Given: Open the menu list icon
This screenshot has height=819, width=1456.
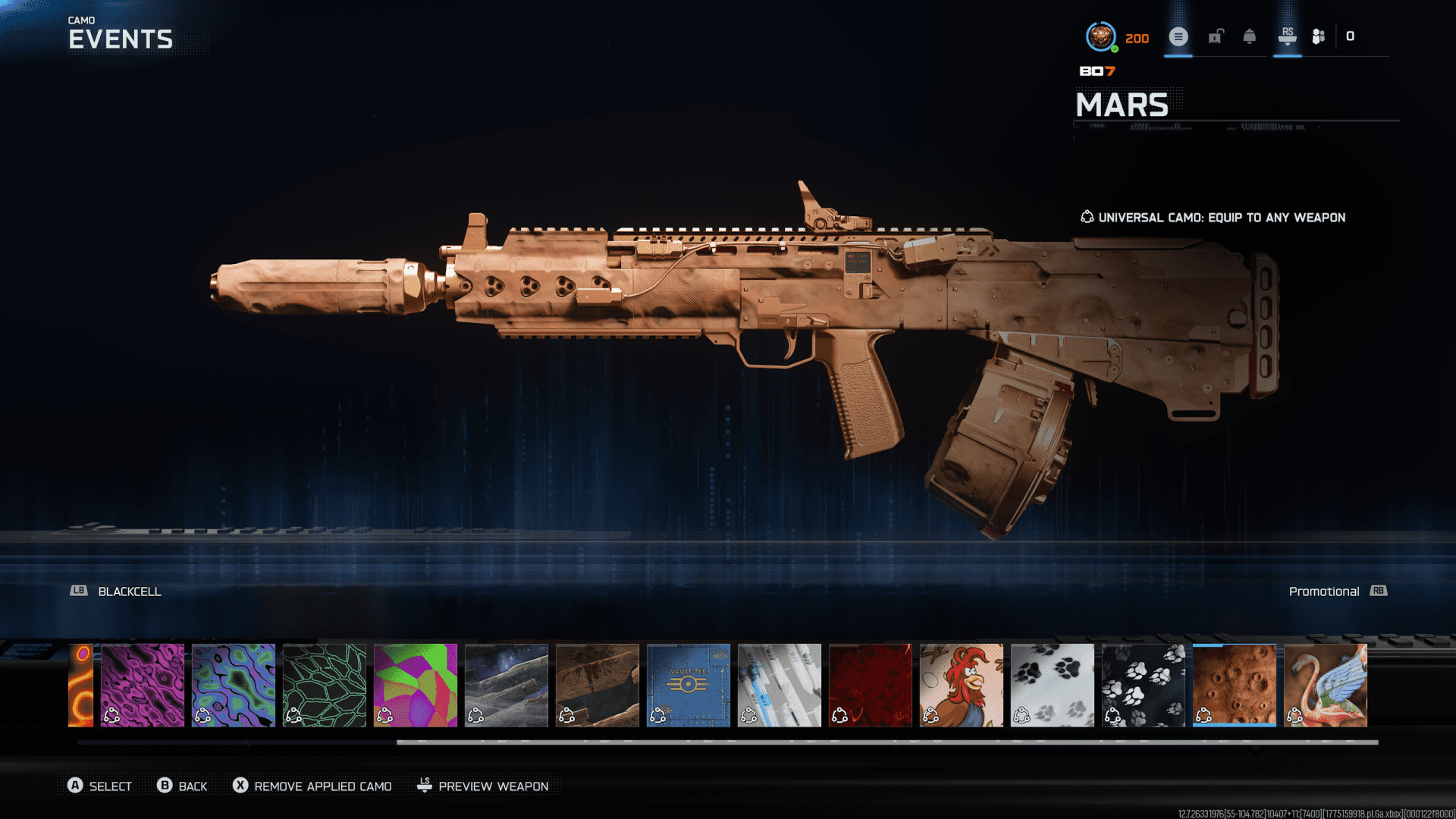Looking at the screenshot, I should 1178,36.
